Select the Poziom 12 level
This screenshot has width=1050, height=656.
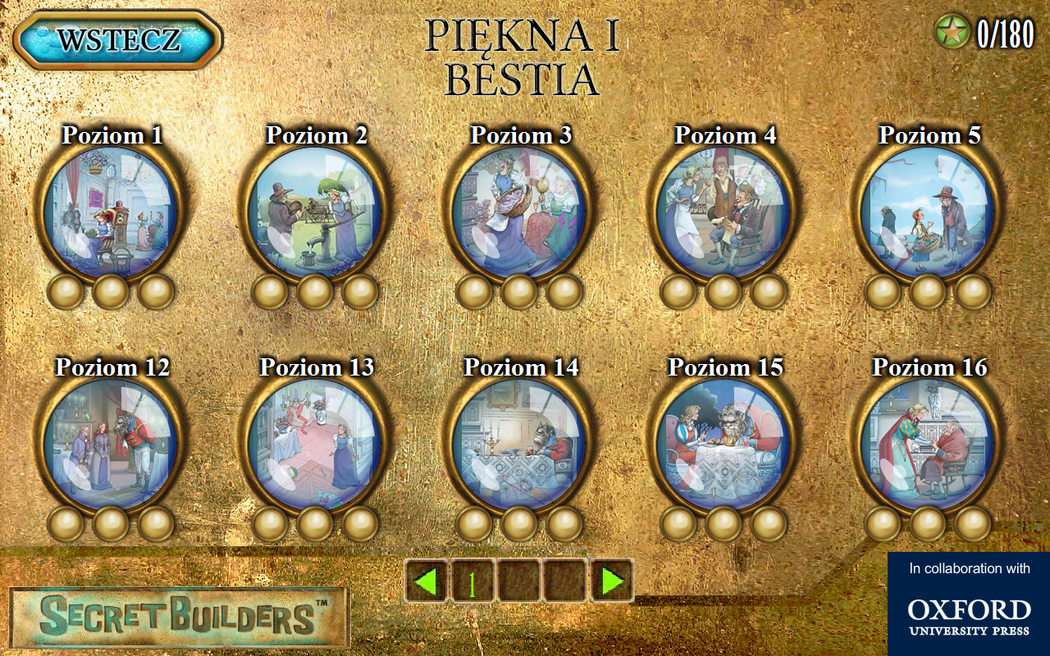click(x=111, y=444)
